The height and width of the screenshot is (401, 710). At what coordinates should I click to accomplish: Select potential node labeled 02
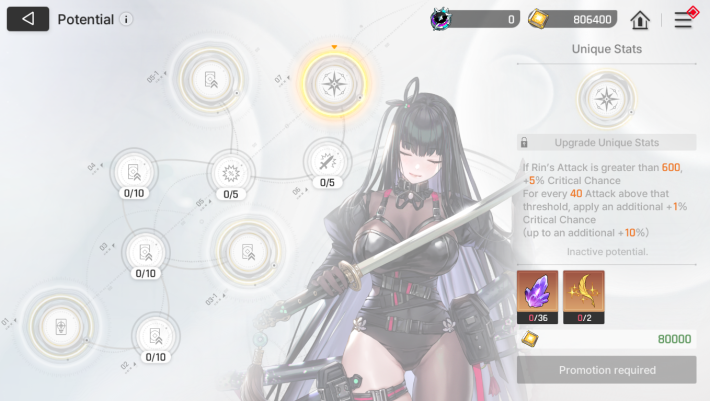(x=155, y=335)
